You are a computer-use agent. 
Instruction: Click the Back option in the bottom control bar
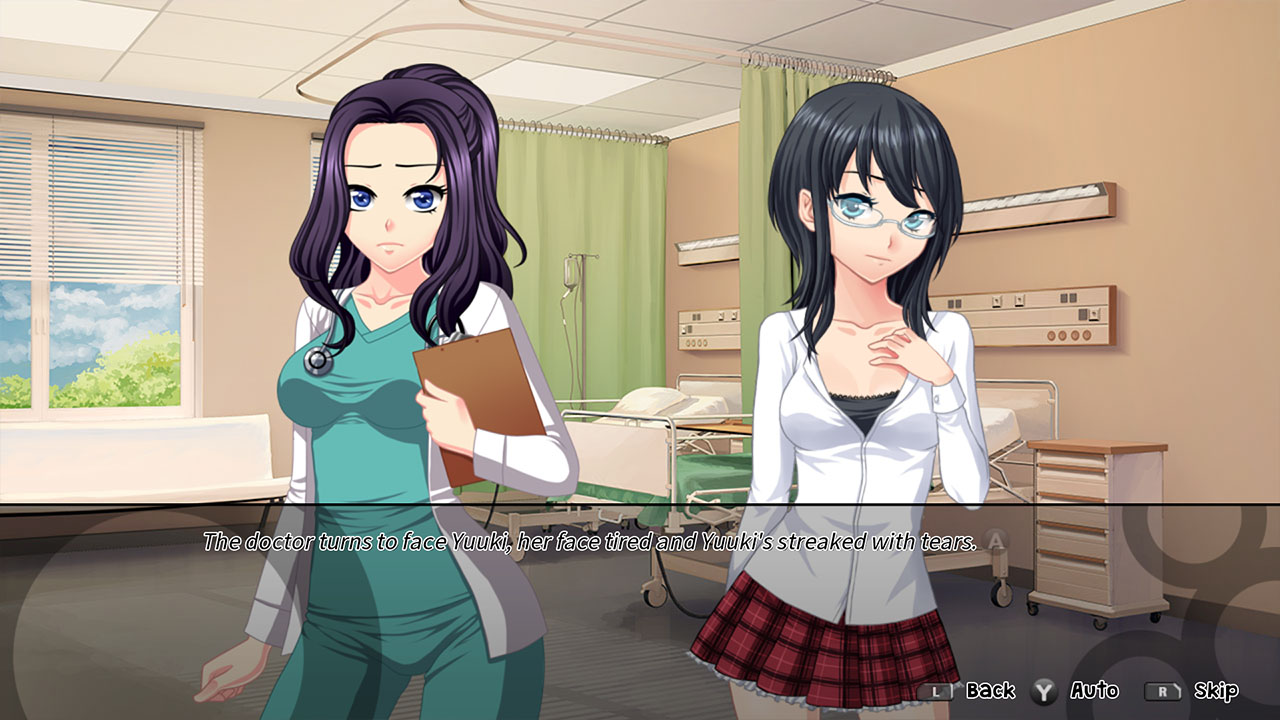[990, 690]
